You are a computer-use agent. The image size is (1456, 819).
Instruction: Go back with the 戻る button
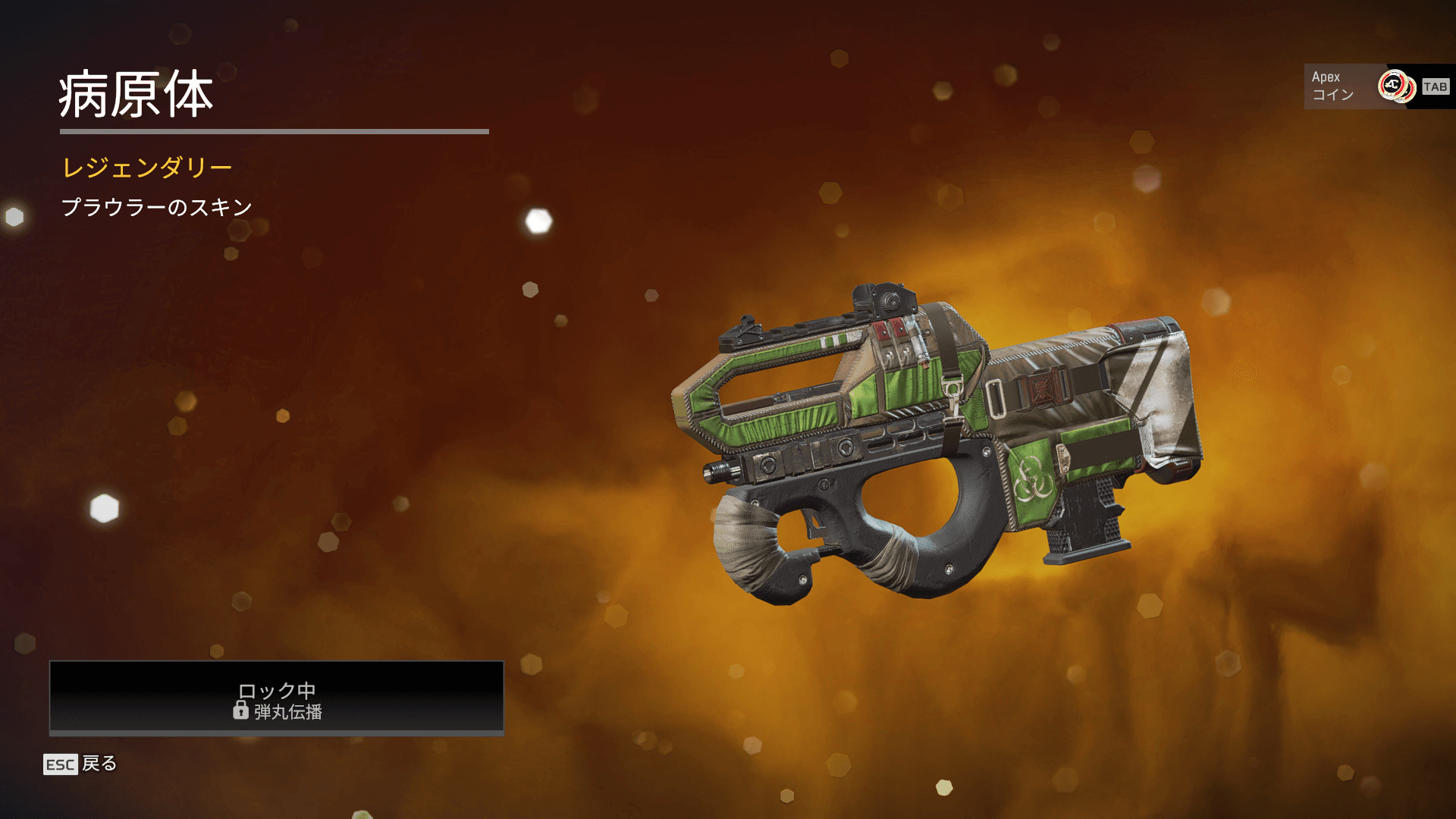pyautogui.click(x=81, y=764)
